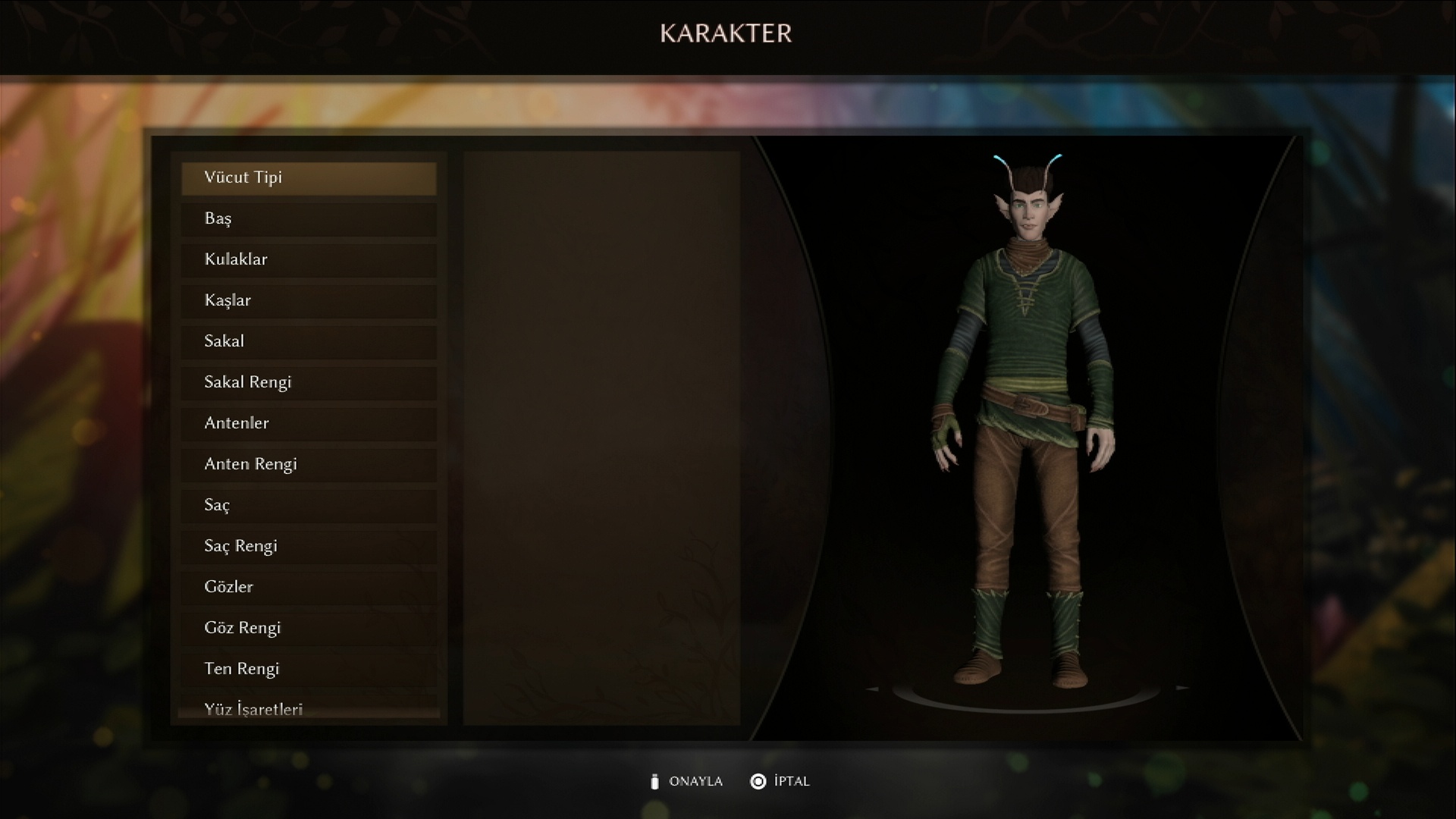
Task: Choose the Kulaklar entry
Action: coord(309,259)
